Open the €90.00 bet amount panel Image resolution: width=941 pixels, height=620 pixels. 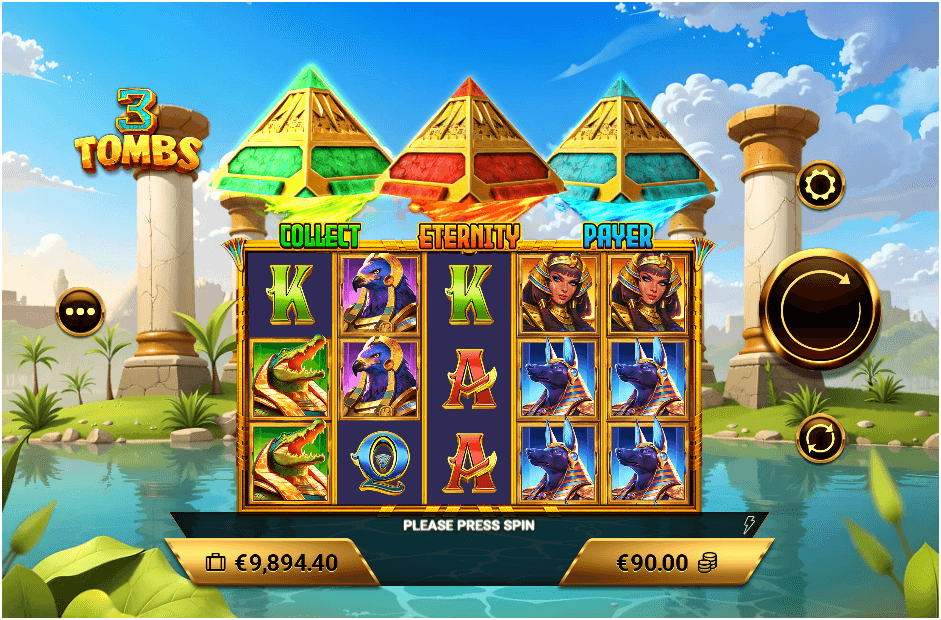tap(667, 562)
